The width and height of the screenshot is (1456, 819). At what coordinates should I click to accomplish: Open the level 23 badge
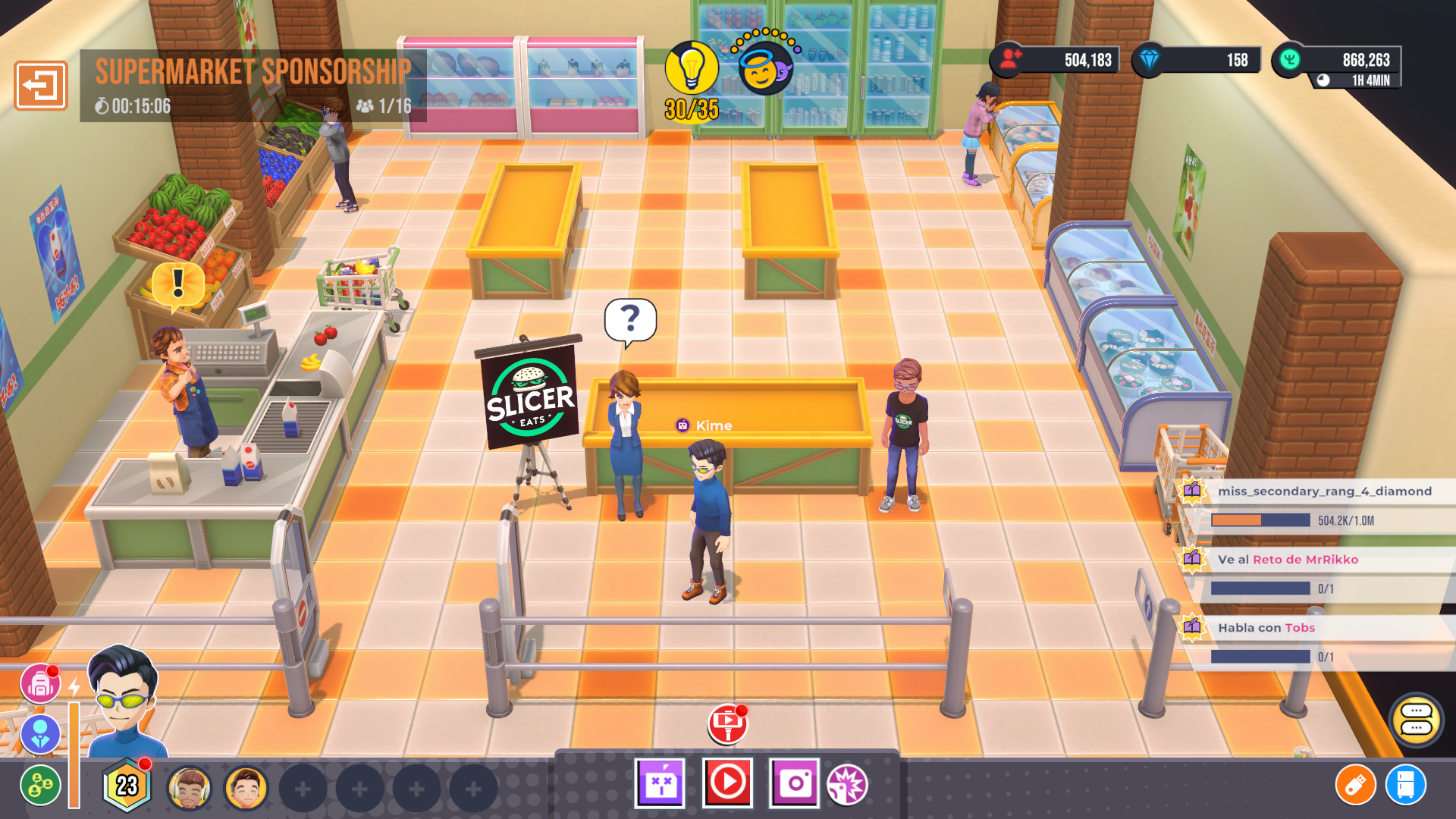(x=124, y=785)
